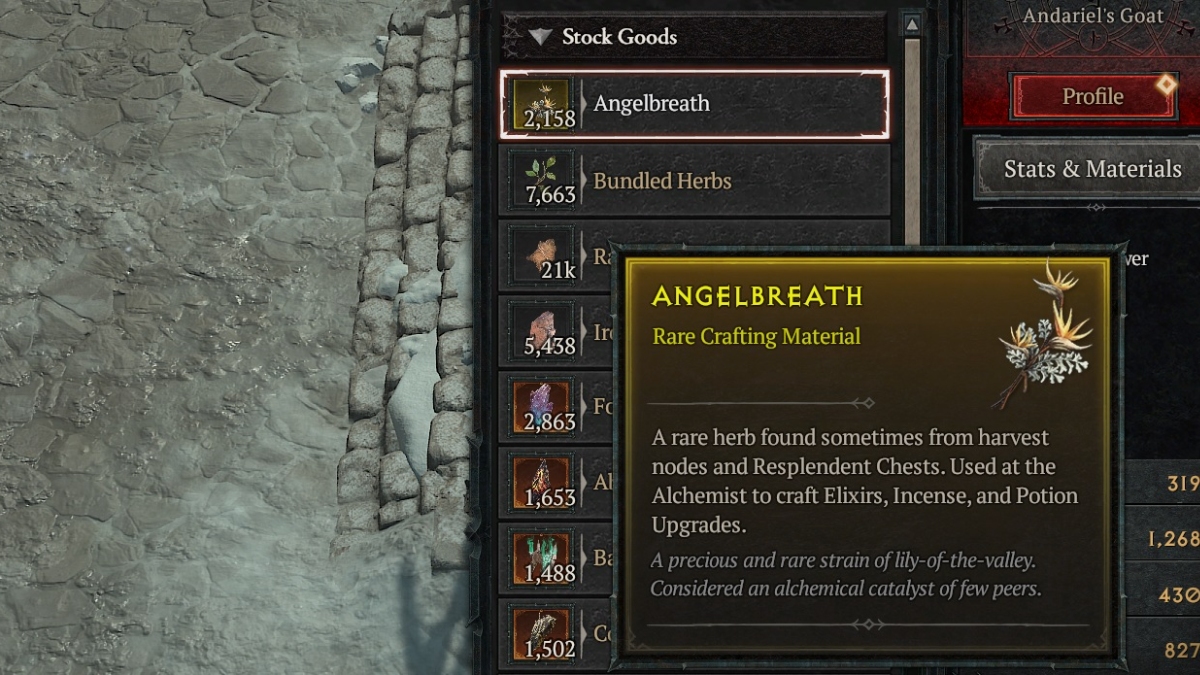
Task: Select the Angelbreath material row
Action: 694,103
